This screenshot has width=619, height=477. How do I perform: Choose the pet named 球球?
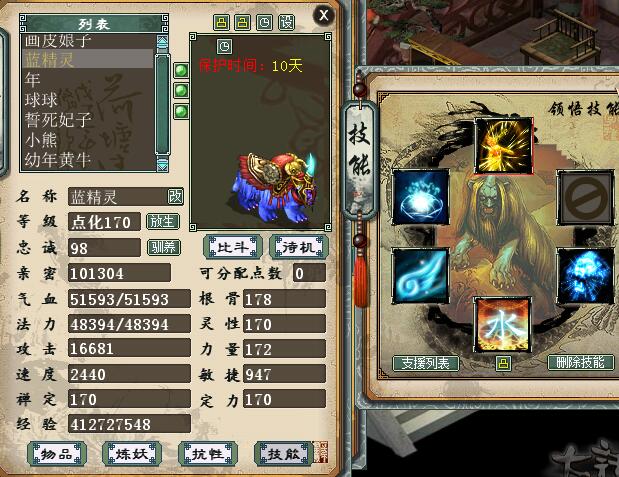point(42,100)
